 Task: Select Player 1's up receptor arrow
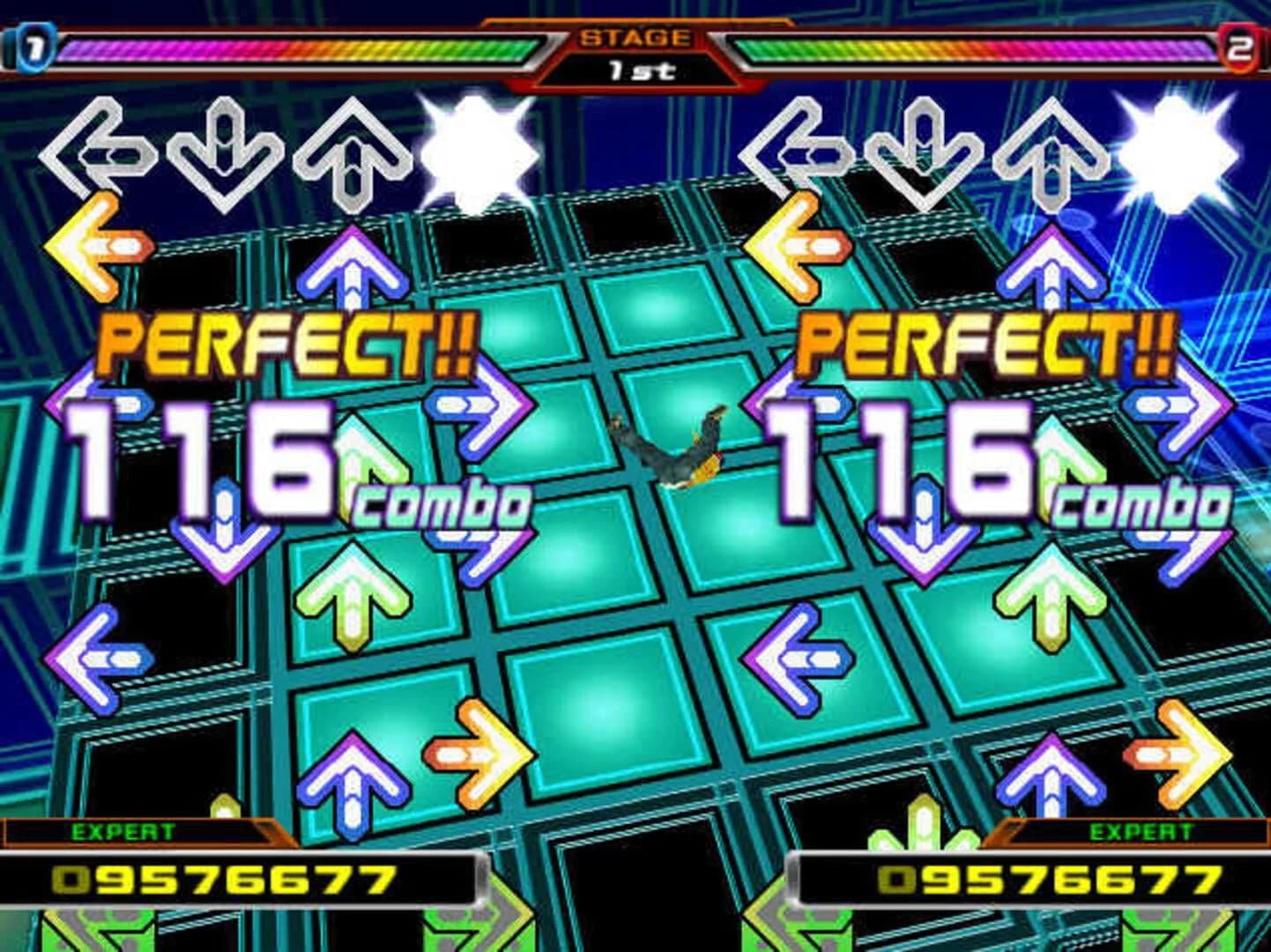point(351,150)
